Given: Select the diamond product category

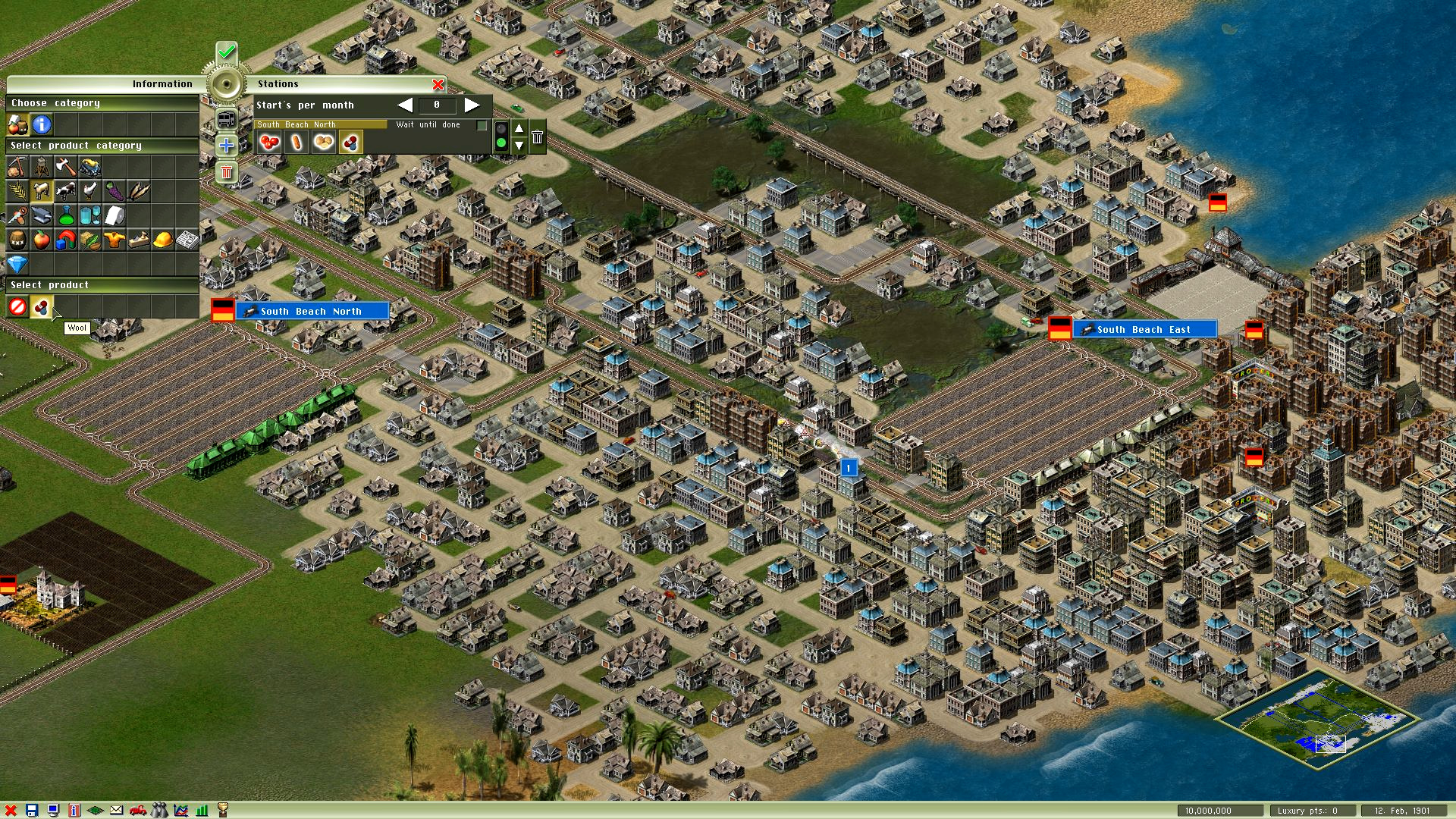Looking at the screenshot, I should pos(18,265).
